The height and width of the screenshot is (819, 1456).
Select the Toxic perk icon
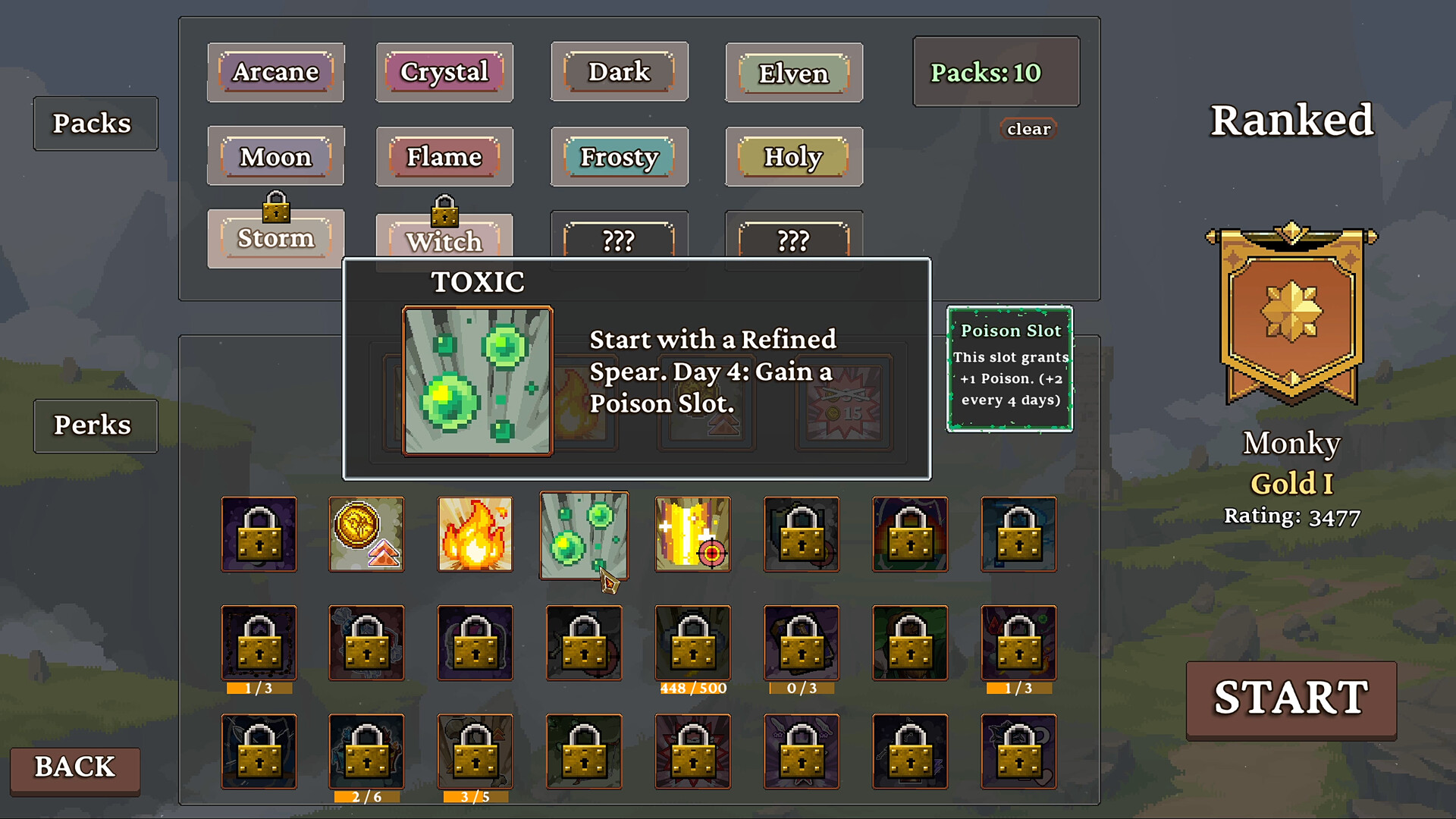[584, 535]
